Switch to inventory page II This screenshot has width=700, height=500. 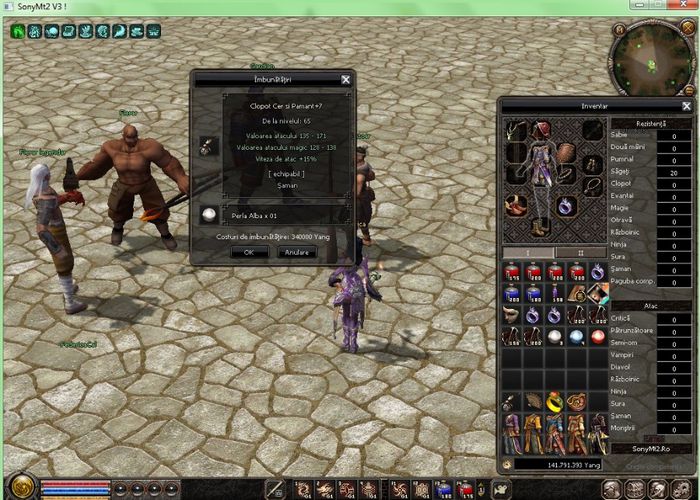pyautogui.click(x=581, y=252)
